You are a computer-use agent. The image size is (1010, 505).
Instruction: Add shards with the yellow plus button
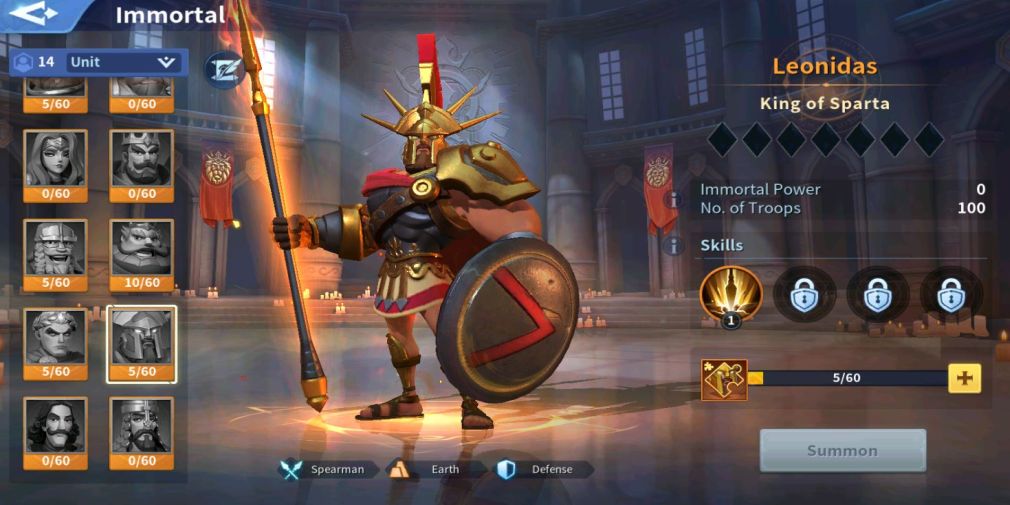(964, 378)
